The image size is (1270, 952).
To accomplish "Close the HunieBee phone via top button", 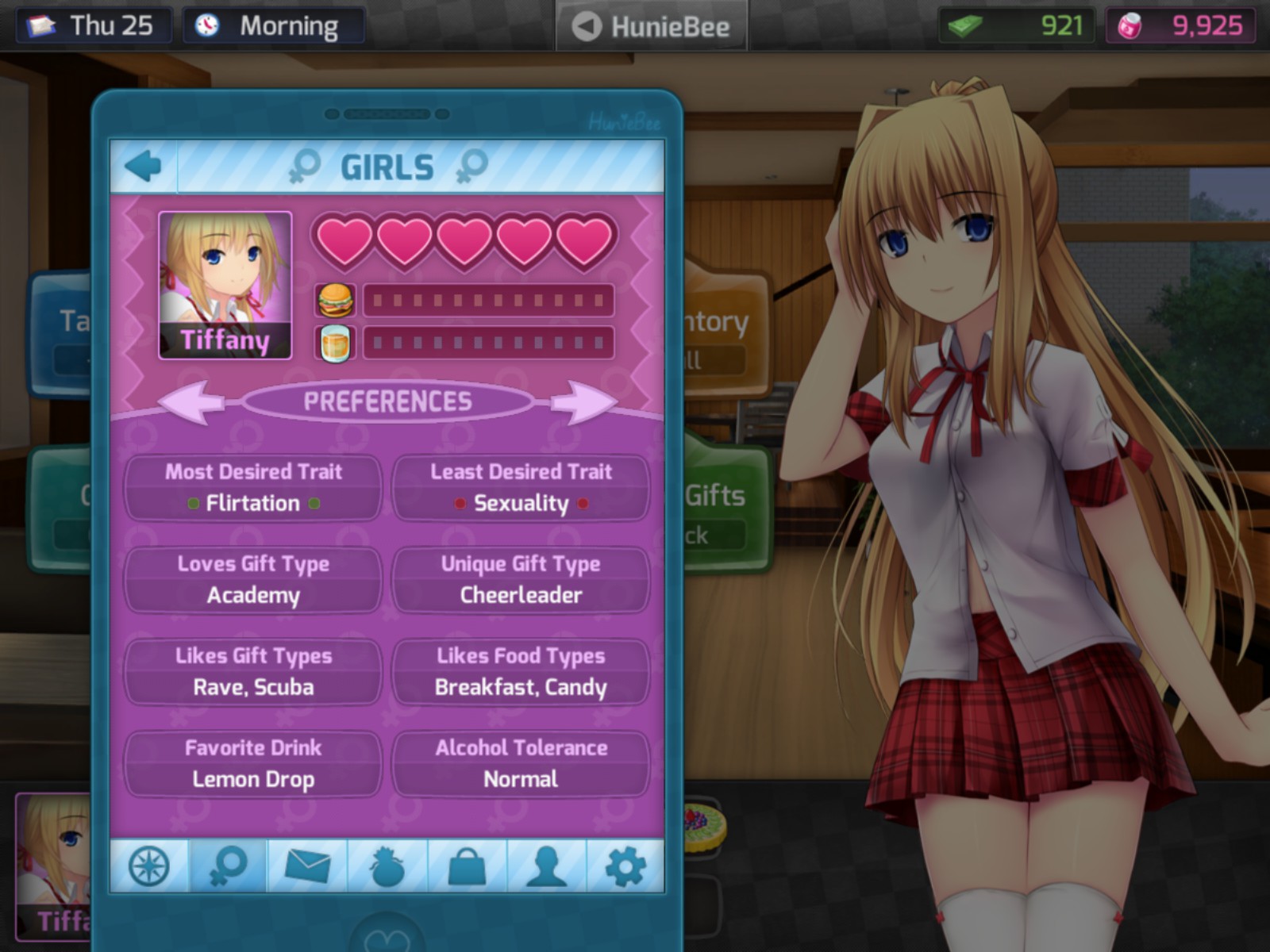I will (652, 26).
